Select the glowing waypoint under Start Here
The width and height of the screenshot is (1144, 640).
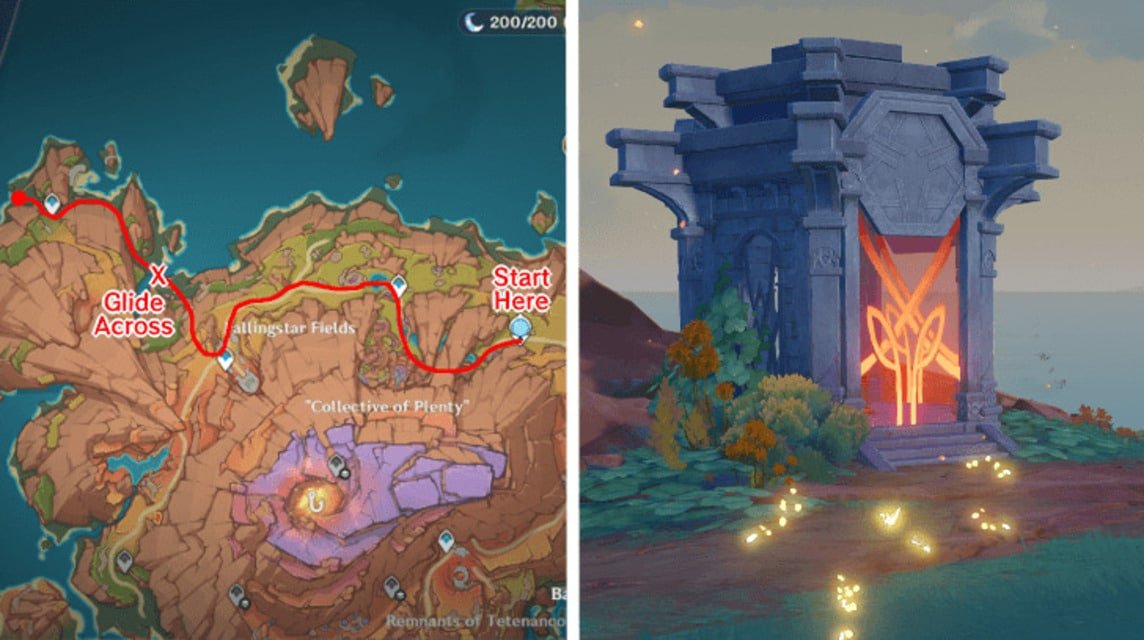[519, 327]
